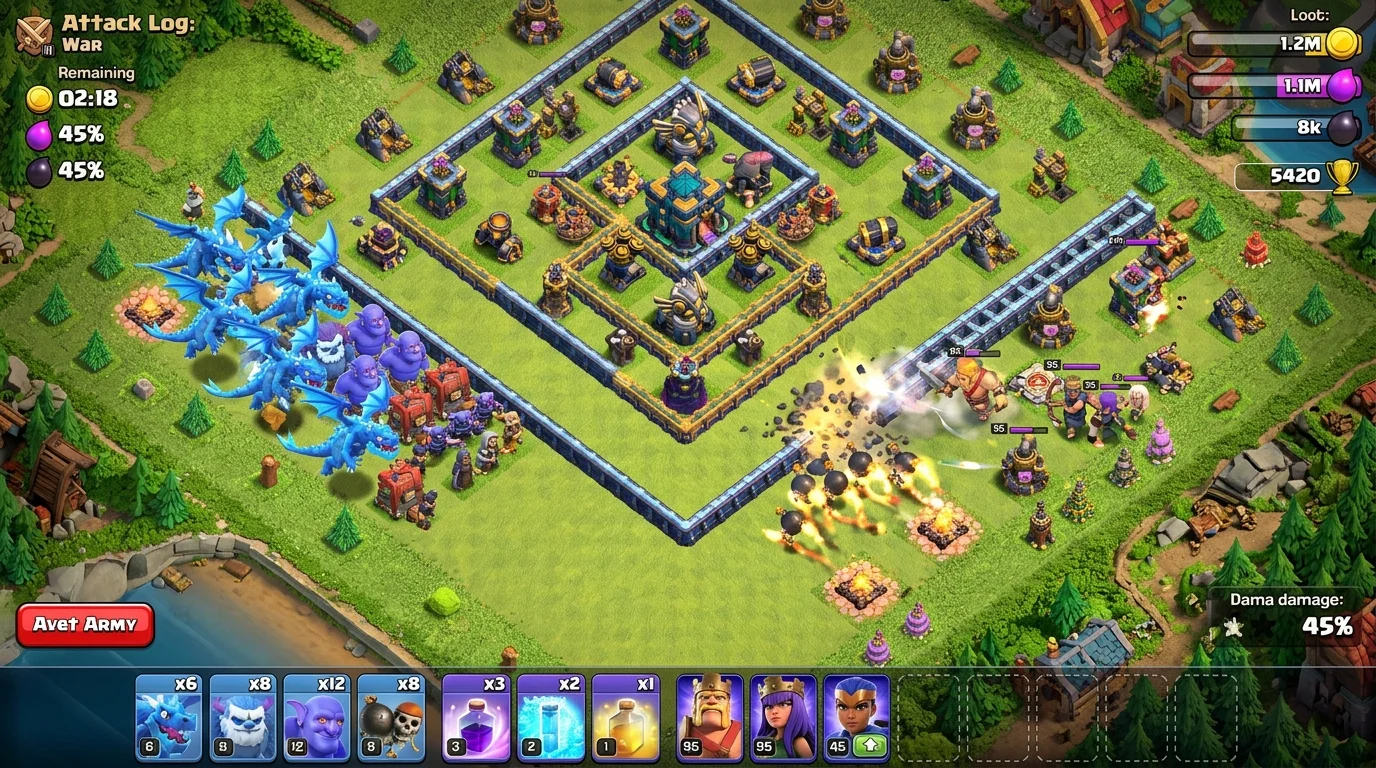Tap the green upgrade arrow on Royal Champion
Image resolution: width=1376 pixels, height=768 pixels.
tap(871, 744)
